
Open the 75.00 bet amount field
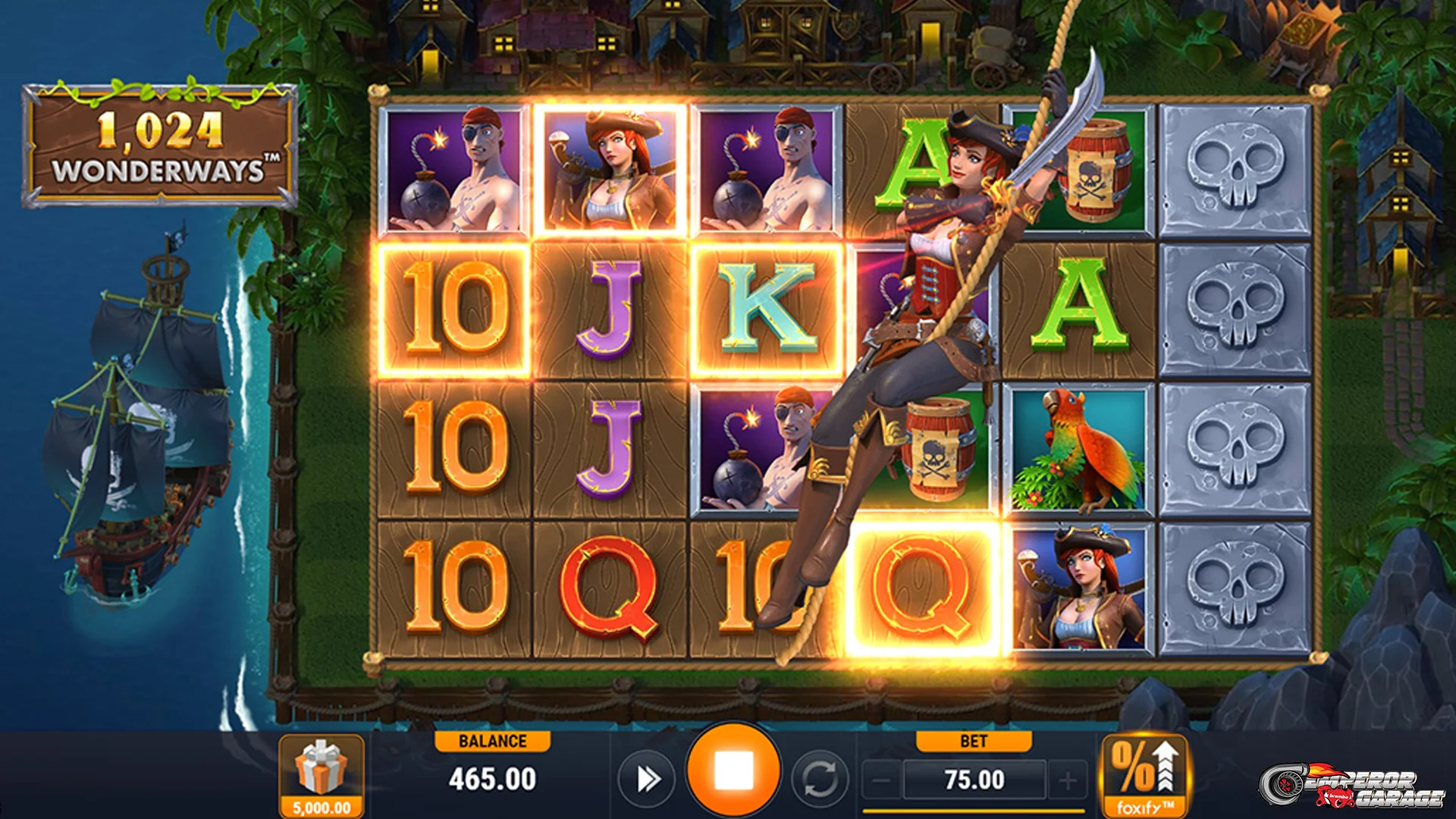click(974, 780)
